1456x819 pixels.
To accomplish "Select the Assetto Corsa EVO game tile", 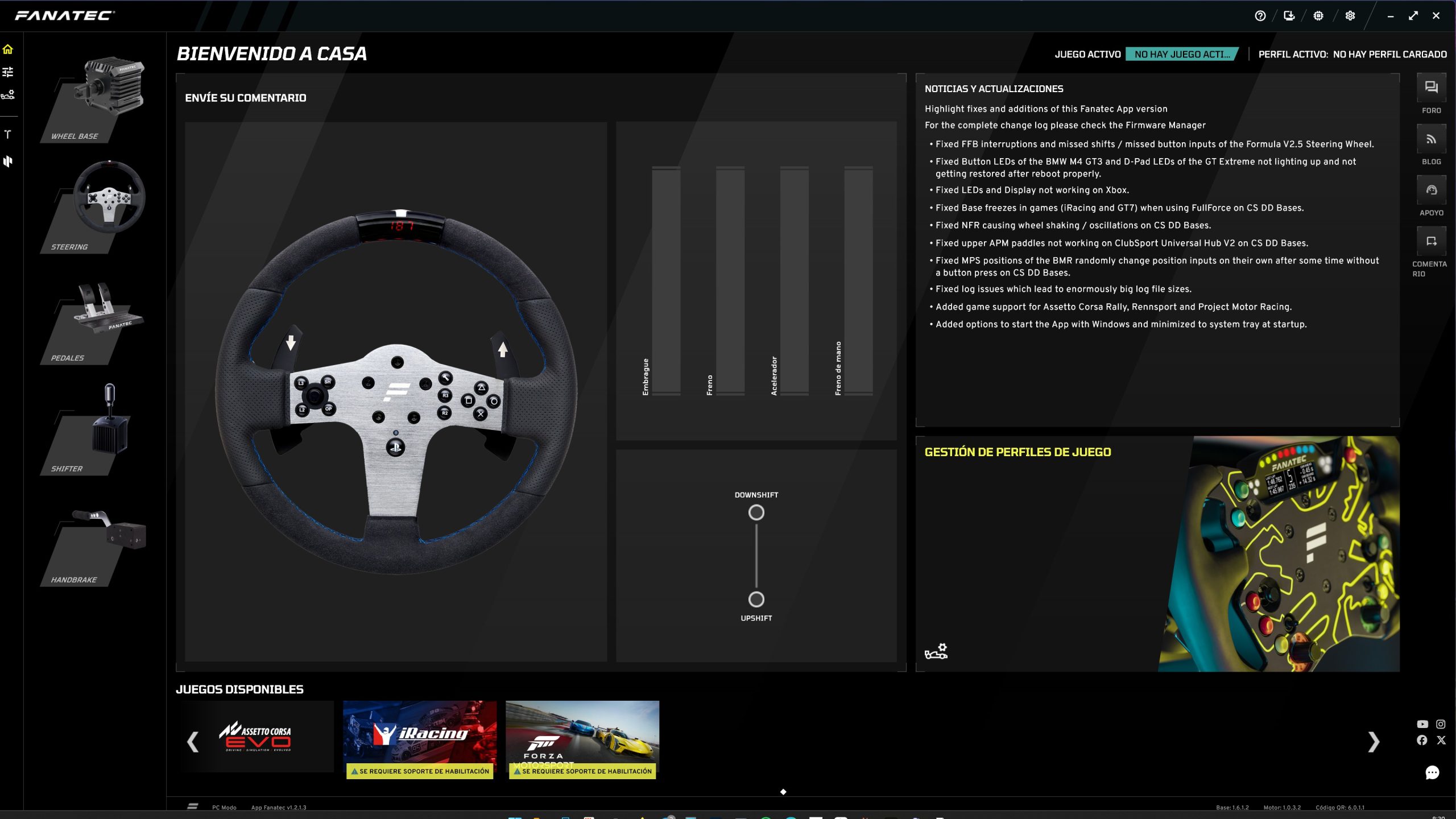I will pyautogui.click(x=255, y=737).
